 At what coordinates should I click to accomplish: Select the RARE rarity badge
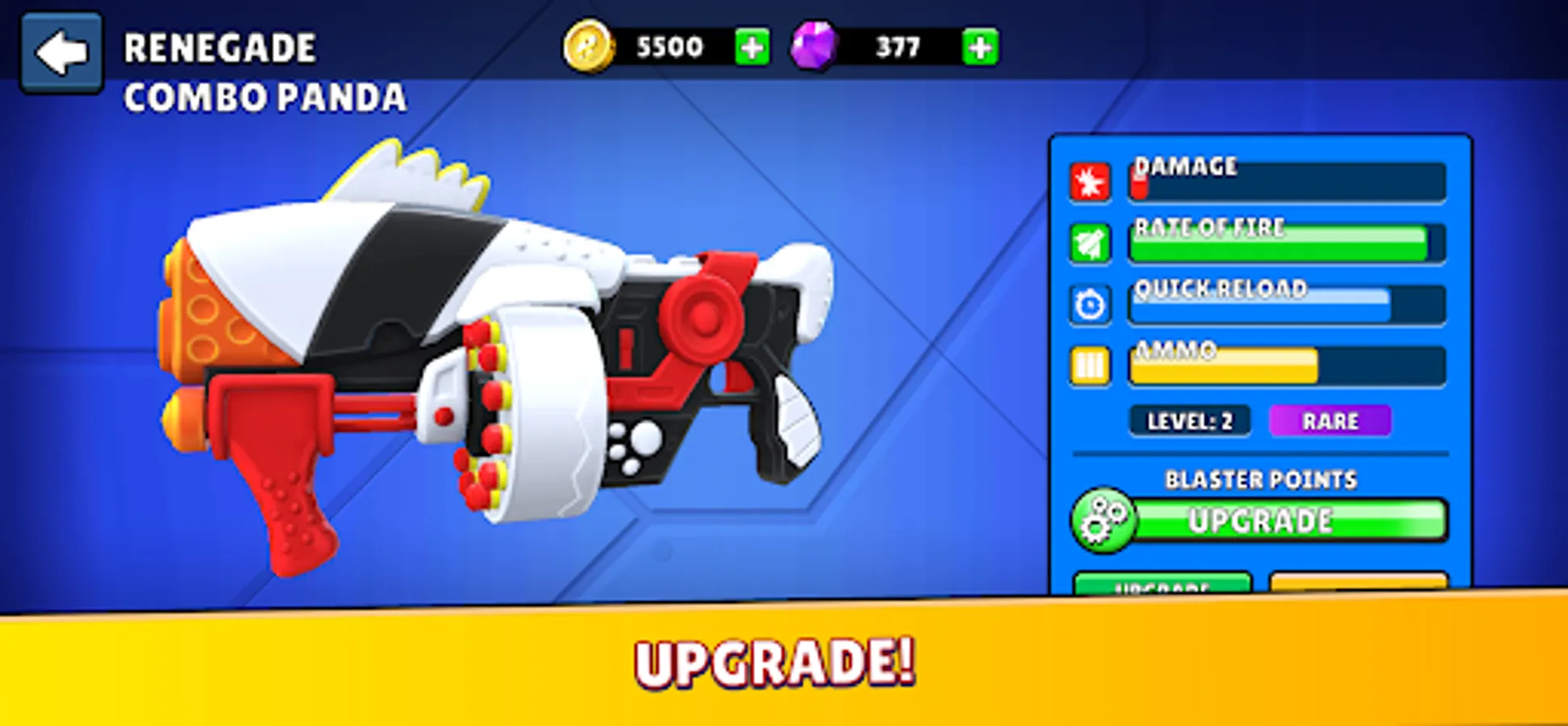(1331, 419)
